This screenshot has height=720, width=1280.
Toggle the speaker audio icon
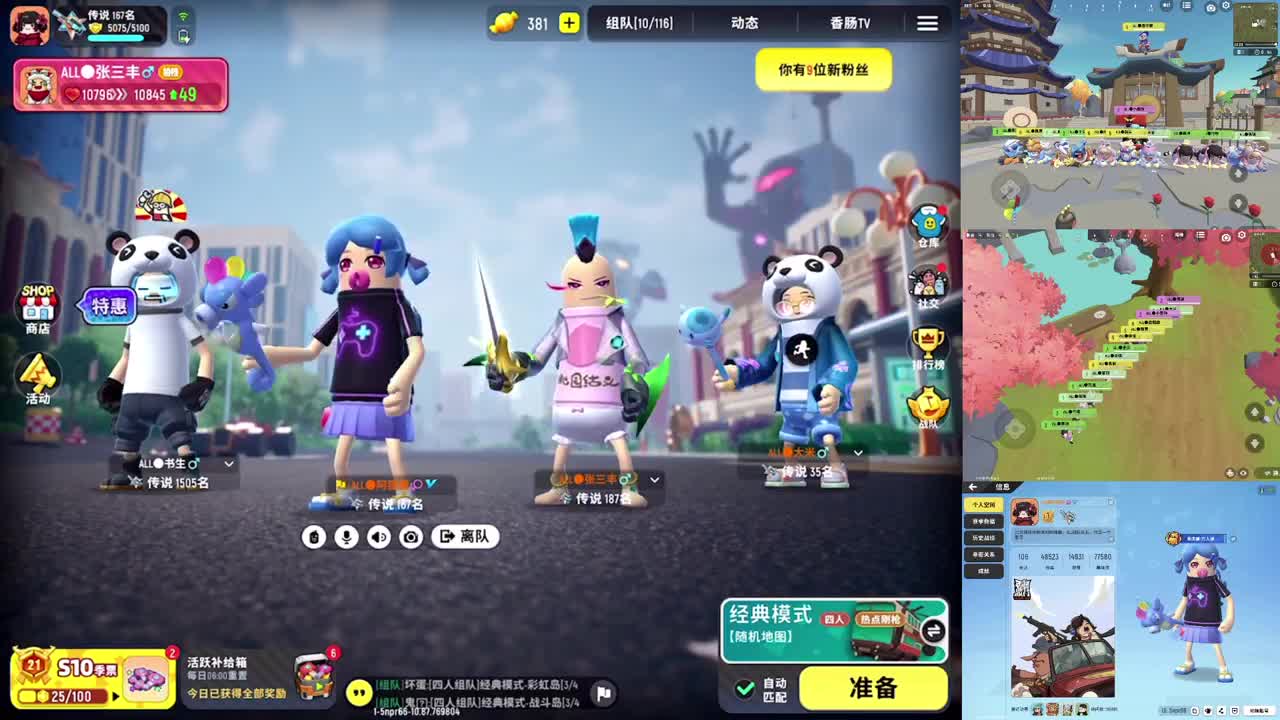377,536
